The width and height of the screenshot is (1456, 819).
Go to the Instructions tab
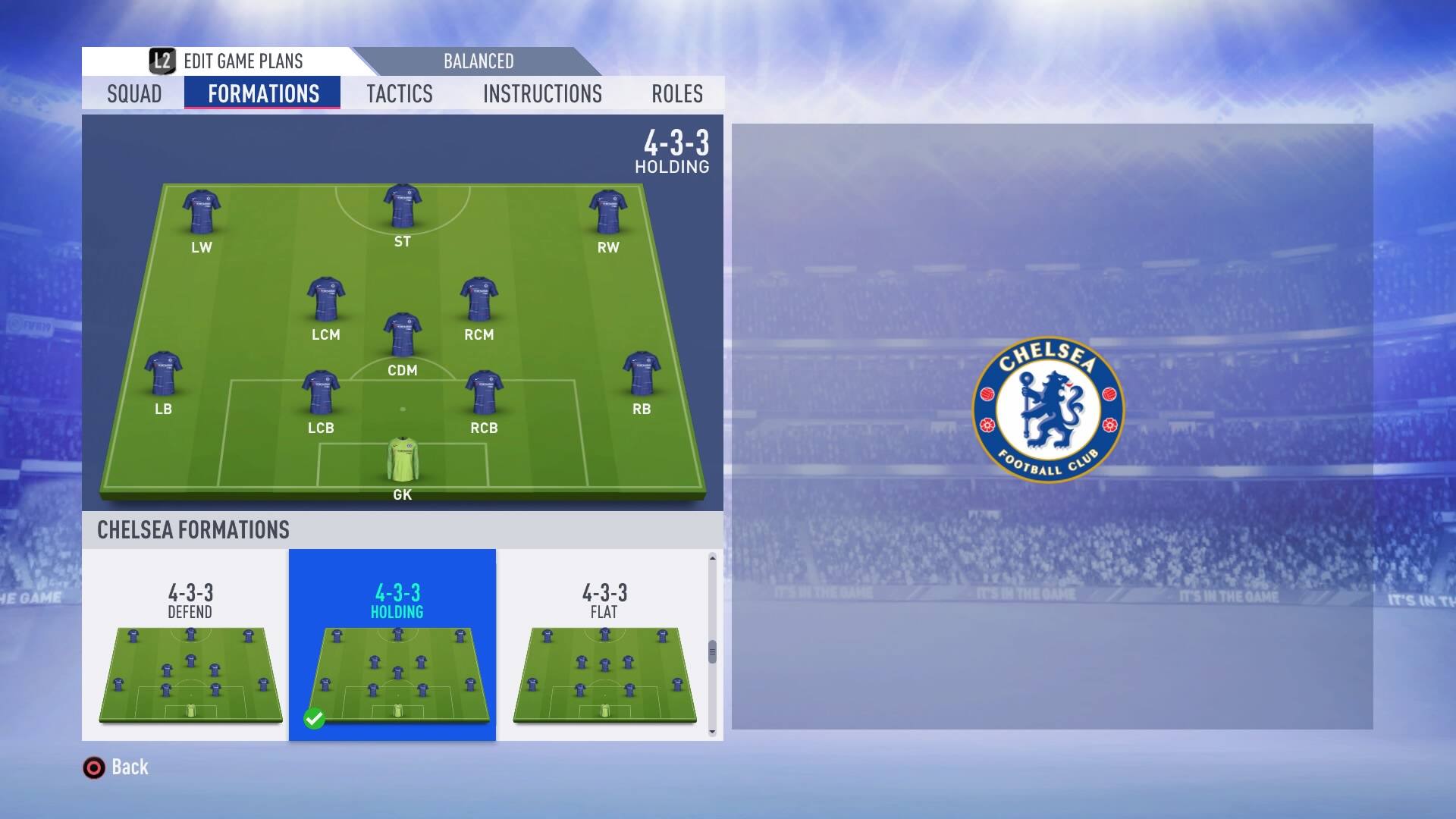pyautogui.click(x=542, y=93)
